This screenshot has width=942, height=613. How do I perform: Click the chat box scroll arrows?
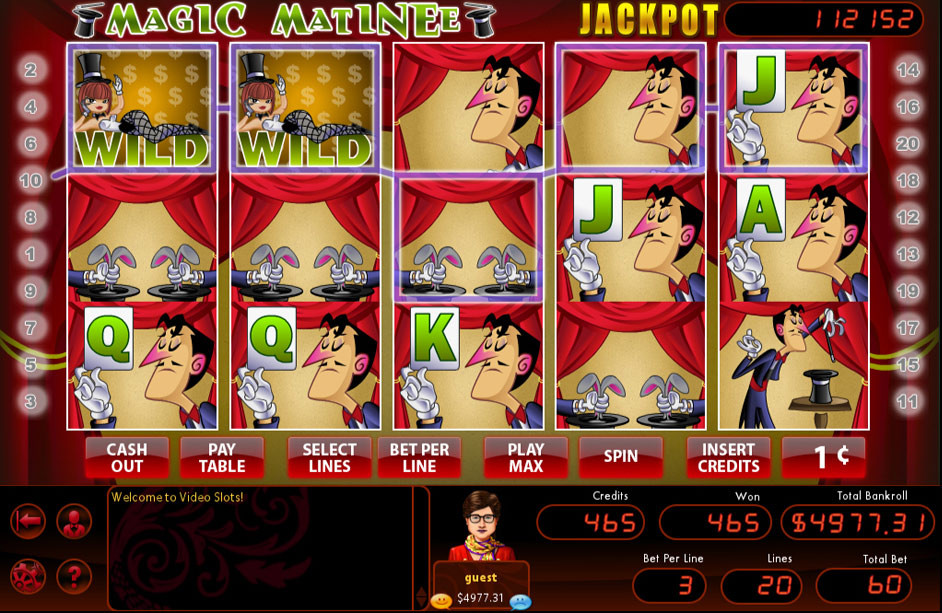(420, 597)
